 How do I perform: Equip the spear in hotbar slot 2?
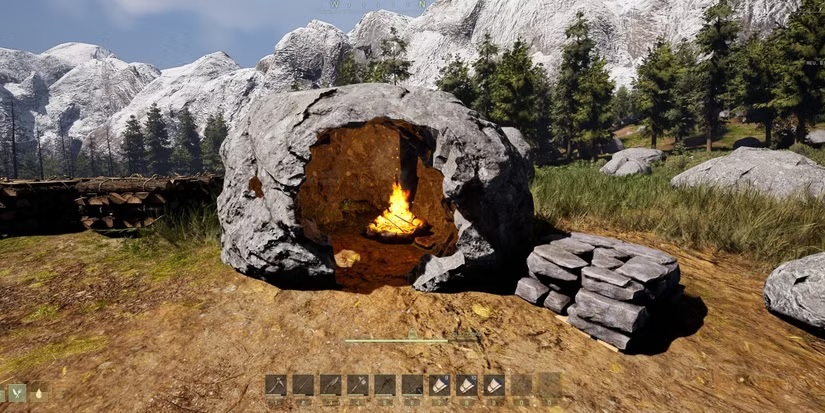point(303,385)
